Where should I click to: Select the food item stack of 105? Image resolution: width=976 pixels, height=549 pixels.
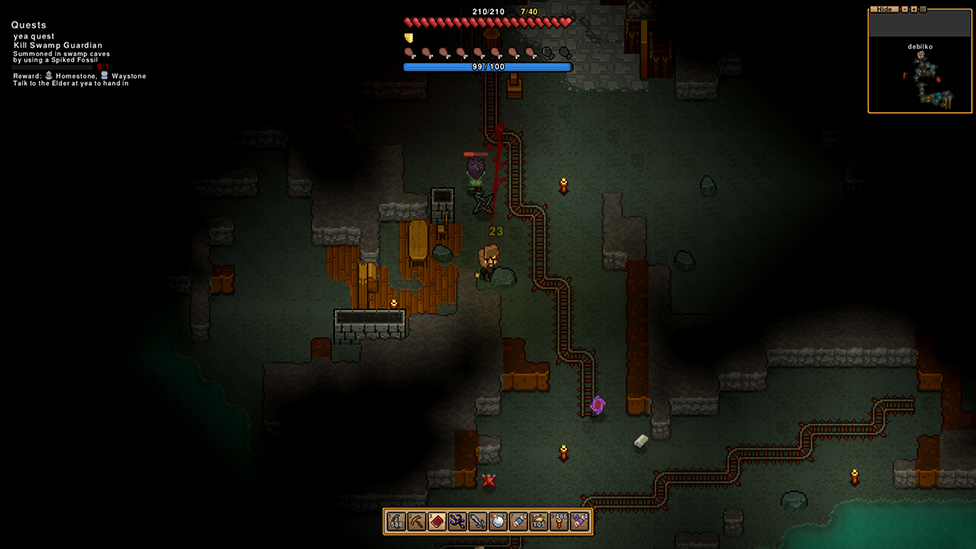[x=539, y=521]
